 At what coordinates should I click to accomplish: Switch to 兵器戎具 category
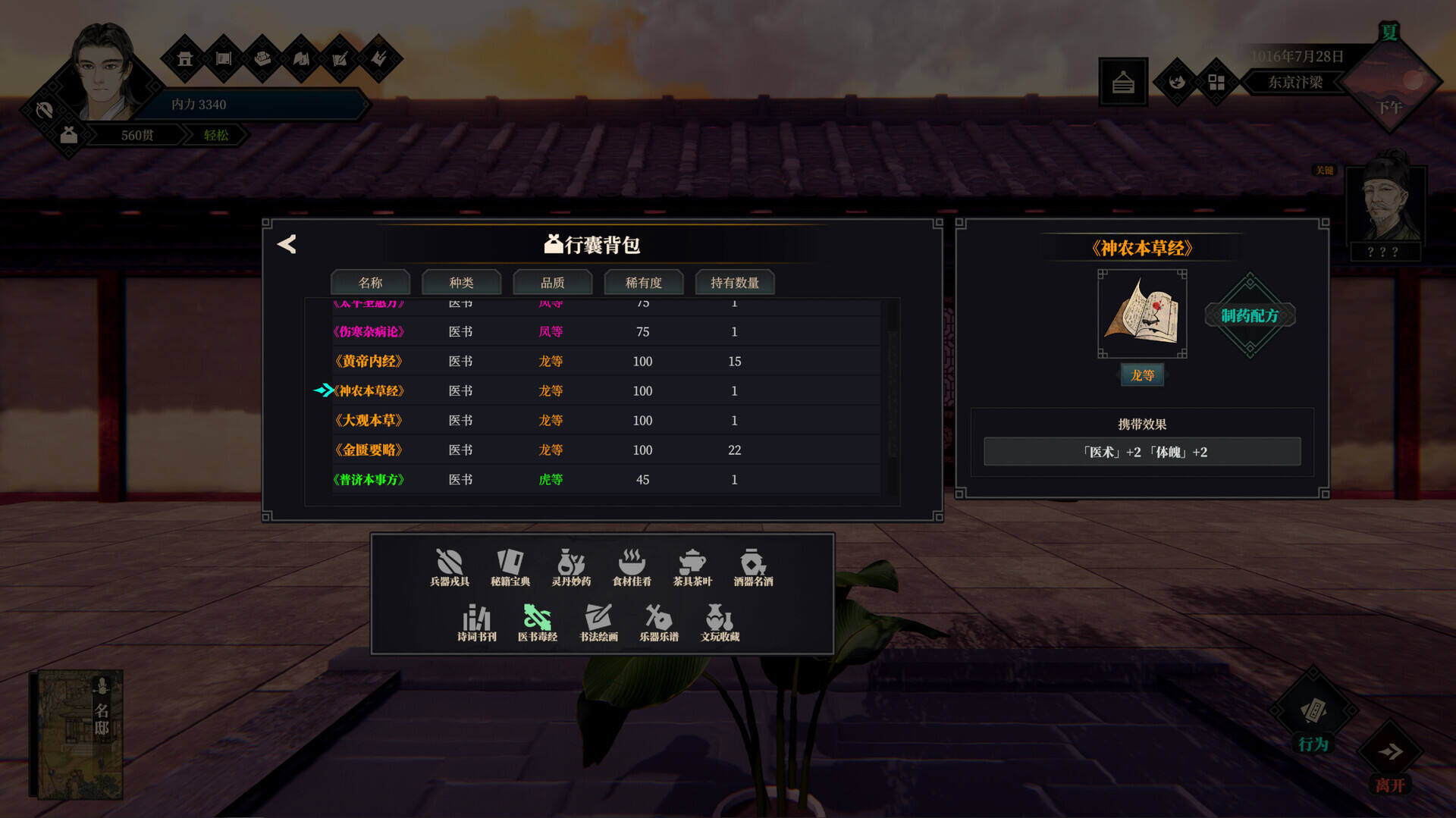450,568
